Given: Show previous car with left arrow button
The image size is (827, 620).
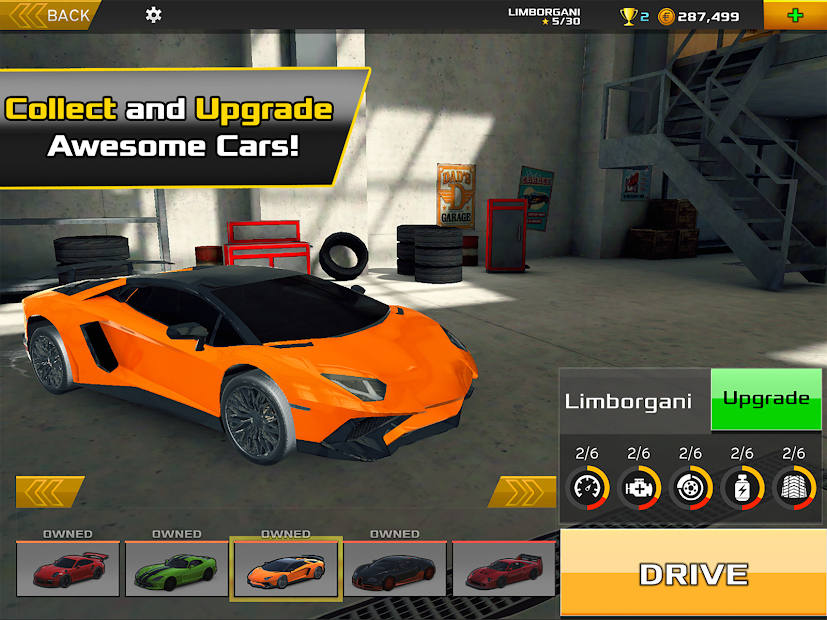Looking at the screenshot, I should point(49,492).
